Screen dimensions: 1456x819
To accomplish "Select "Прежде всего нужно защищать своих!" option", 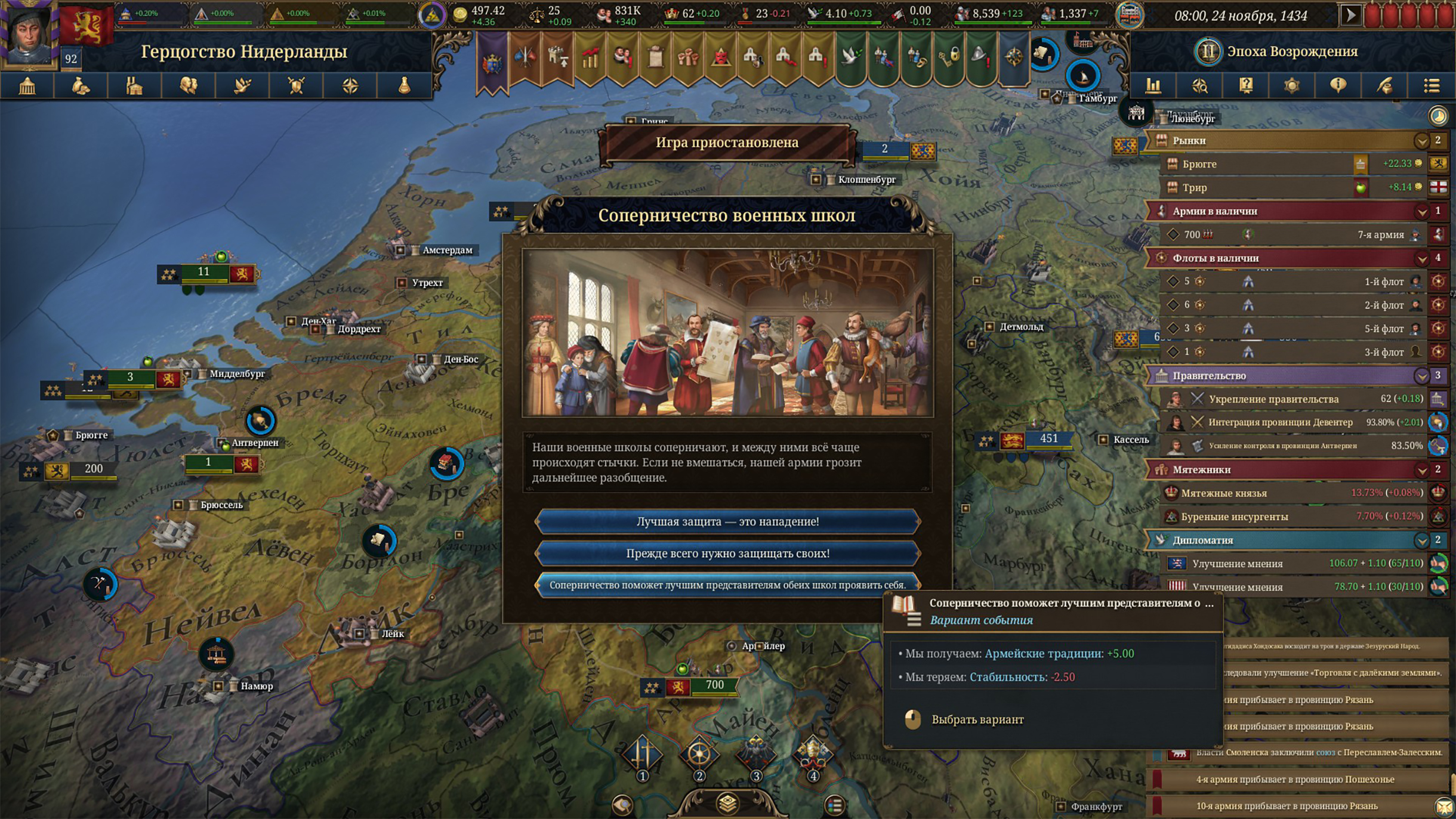I will tap(727, 554).
